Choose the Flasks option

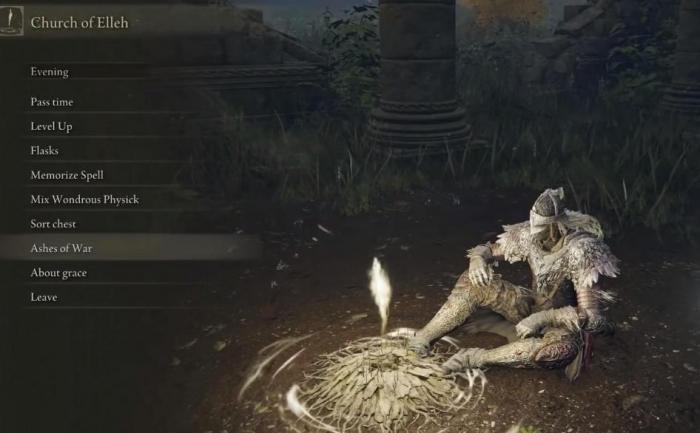45,151
